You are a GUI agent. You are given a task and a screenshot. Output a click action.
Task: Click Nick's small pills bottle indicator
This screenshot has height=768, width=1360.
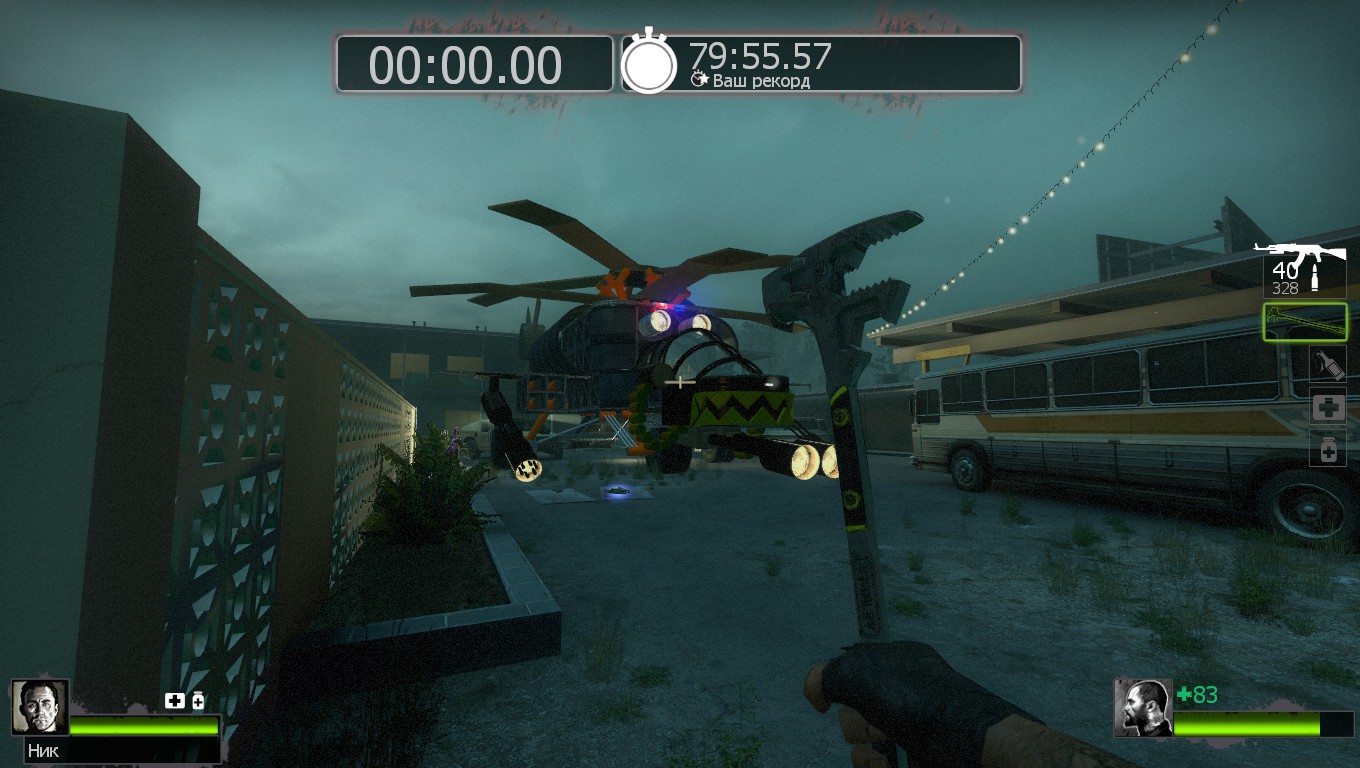[x=198, y=701]
